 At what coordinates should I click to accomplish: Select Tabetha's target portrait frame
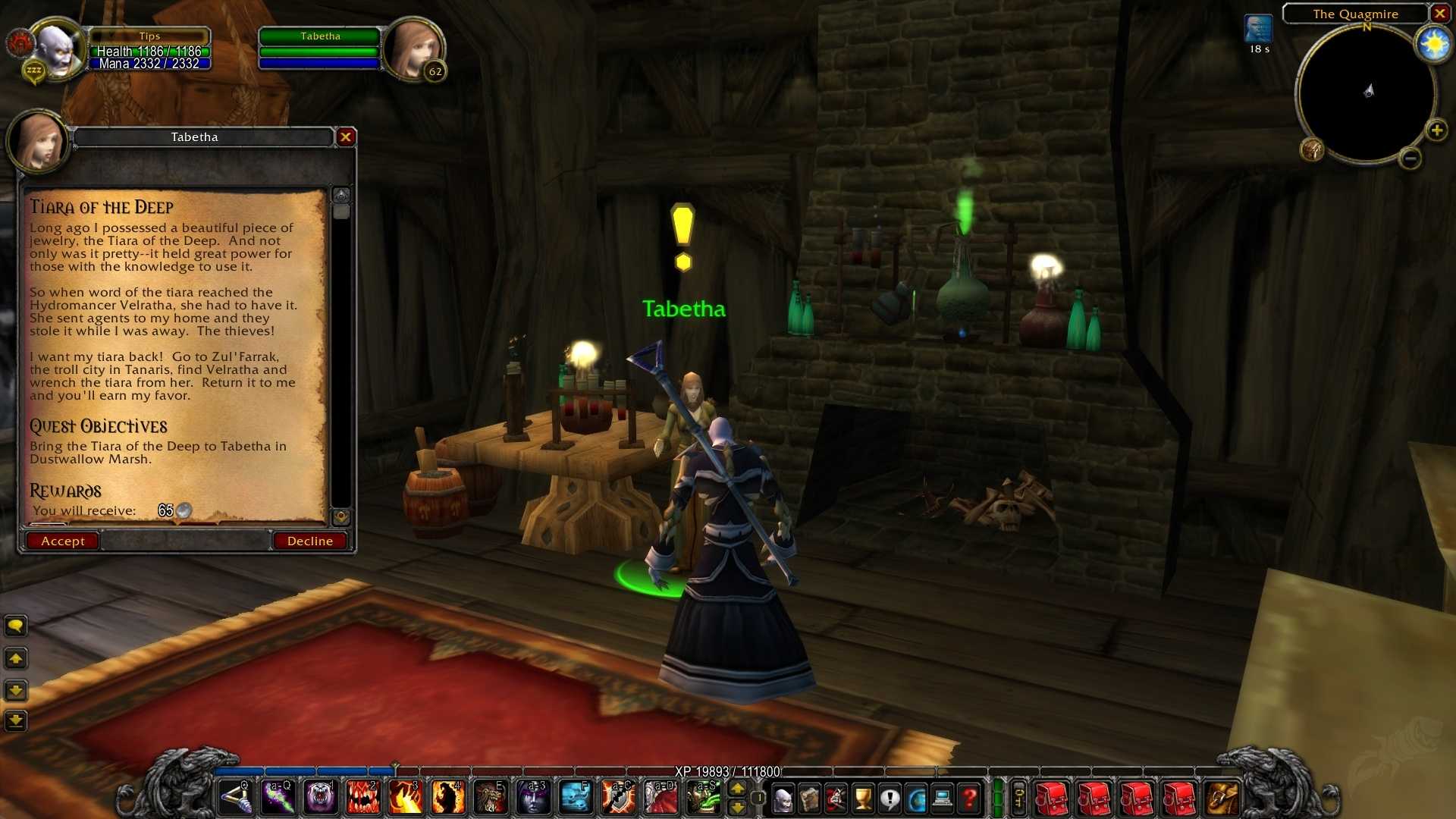pos(413,49)
